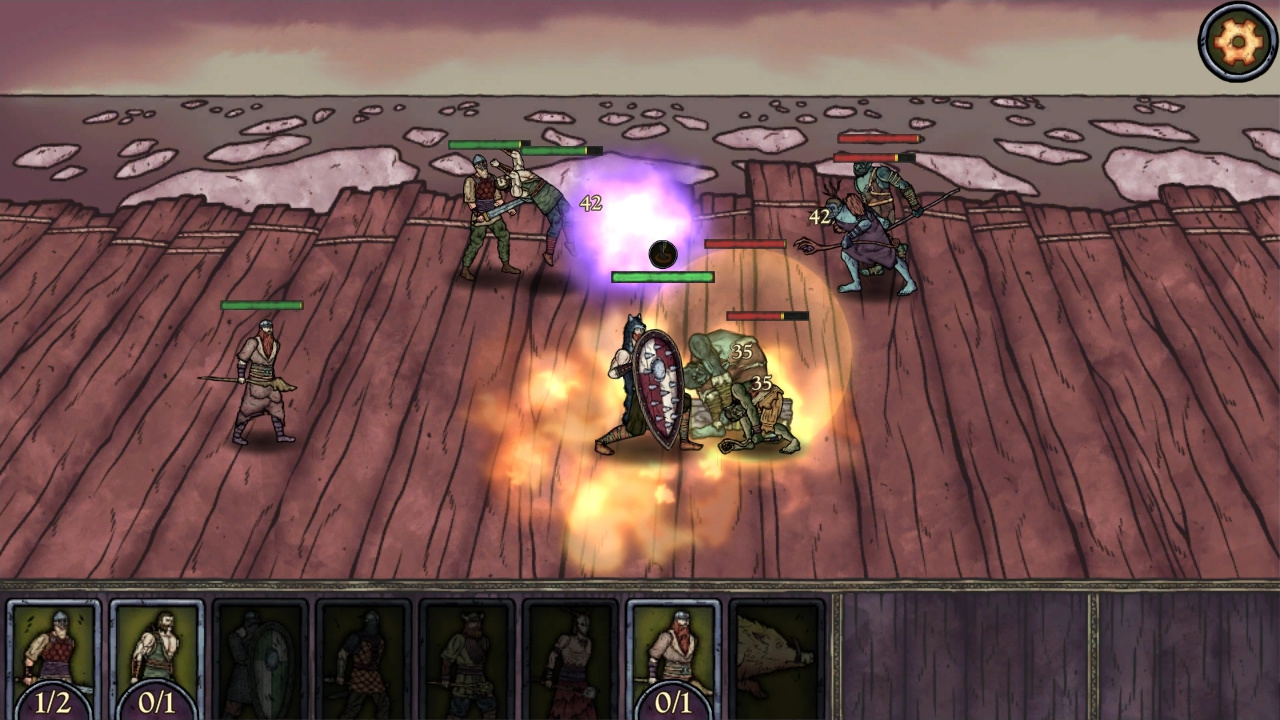The image size is (1280, 720).
Task: Open the settings gear menu
Action: (x=1236, y=42)
